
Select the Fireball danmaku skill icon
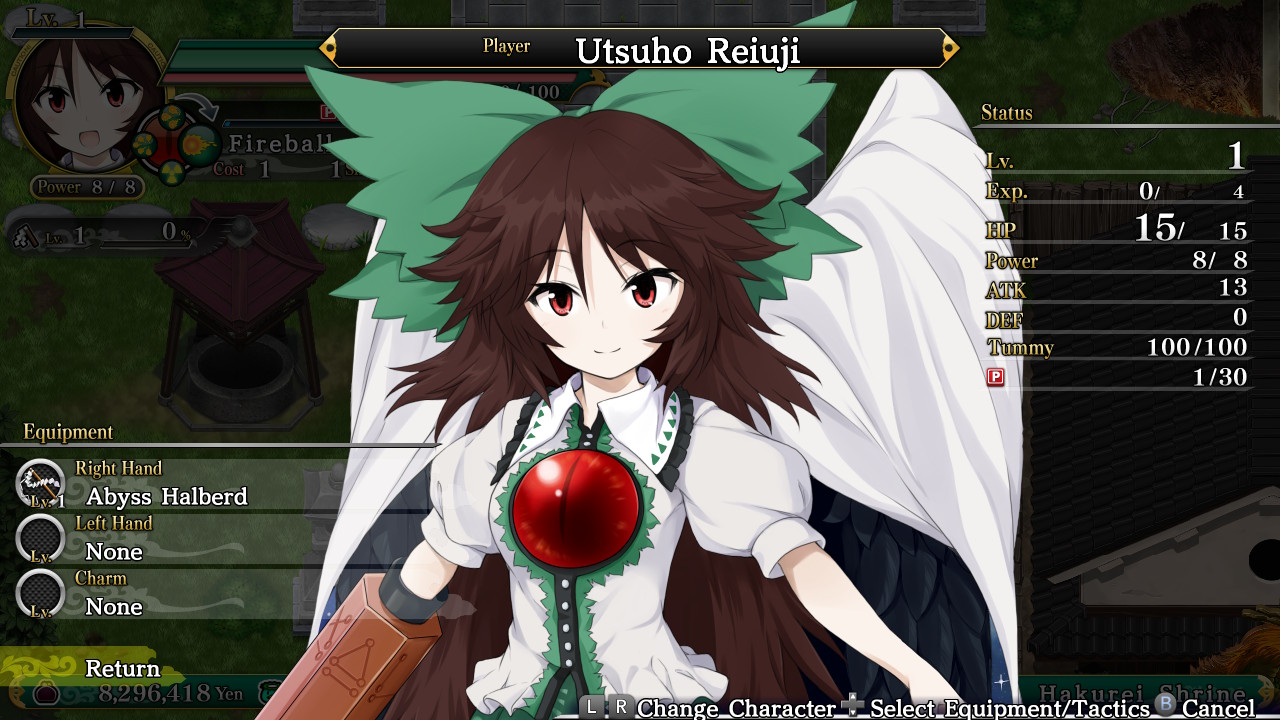pos(198,143)
